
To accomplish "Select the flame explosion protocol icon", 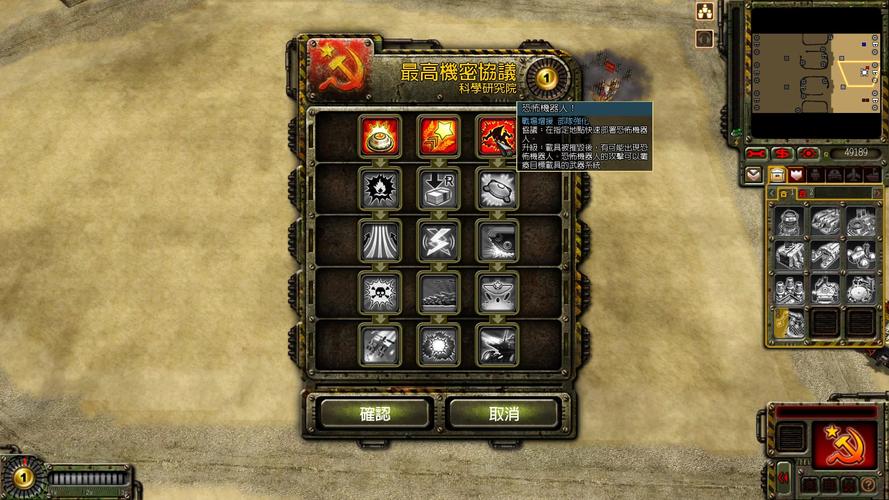I will [x=380, y=188].
